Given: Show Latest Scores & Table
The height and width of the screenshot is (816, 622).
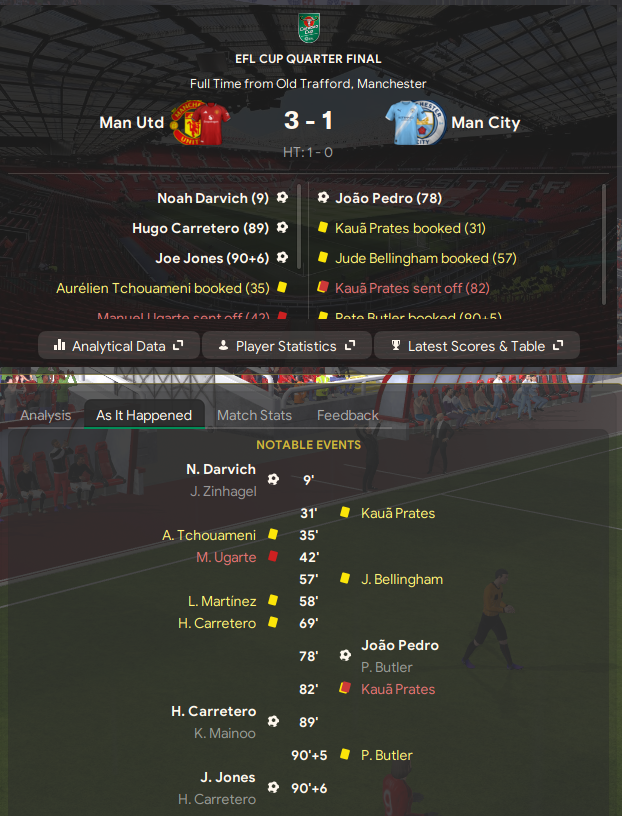Looking at the screenshot, I should click(476, 346).
